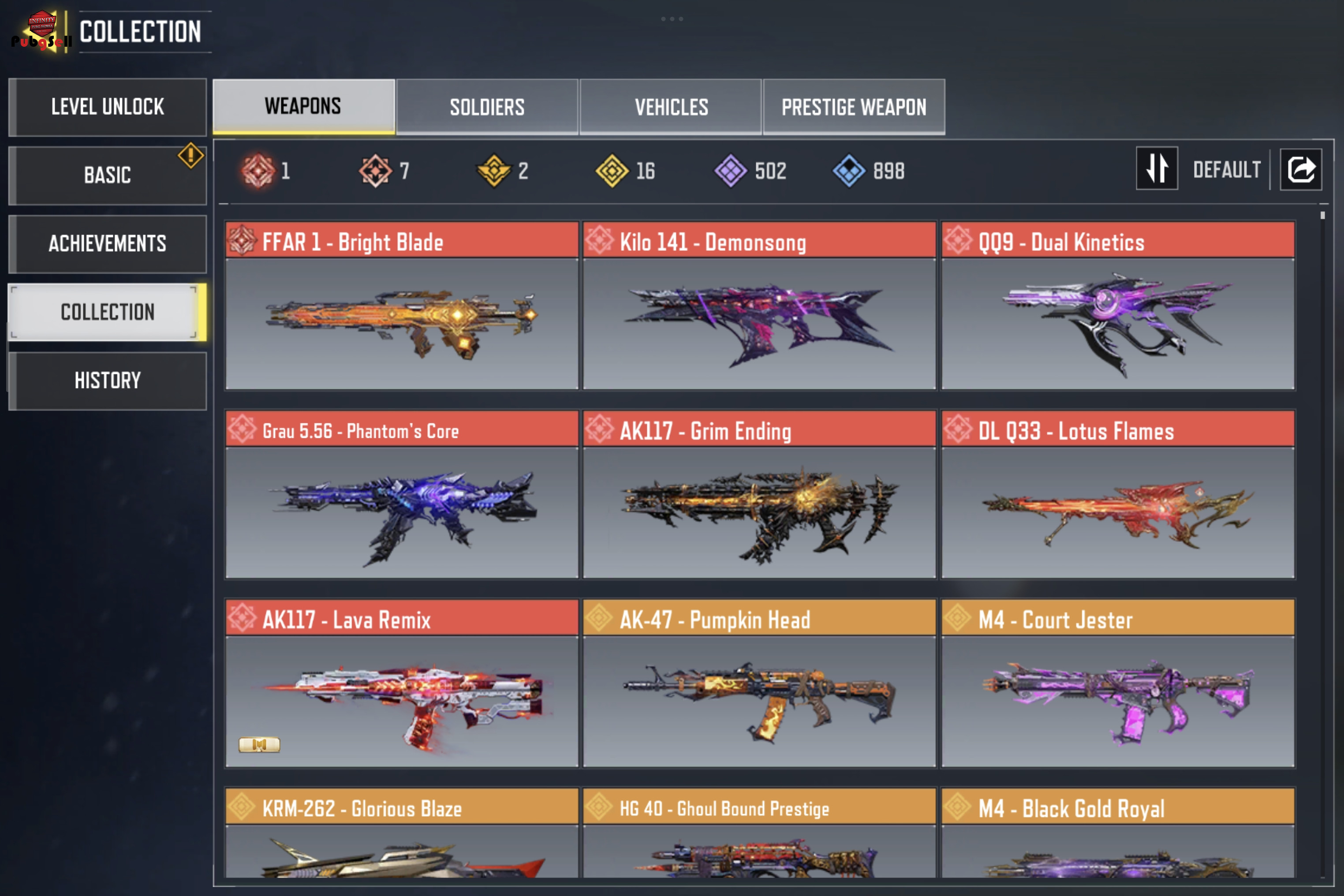Open the Basic profile section

108,175
